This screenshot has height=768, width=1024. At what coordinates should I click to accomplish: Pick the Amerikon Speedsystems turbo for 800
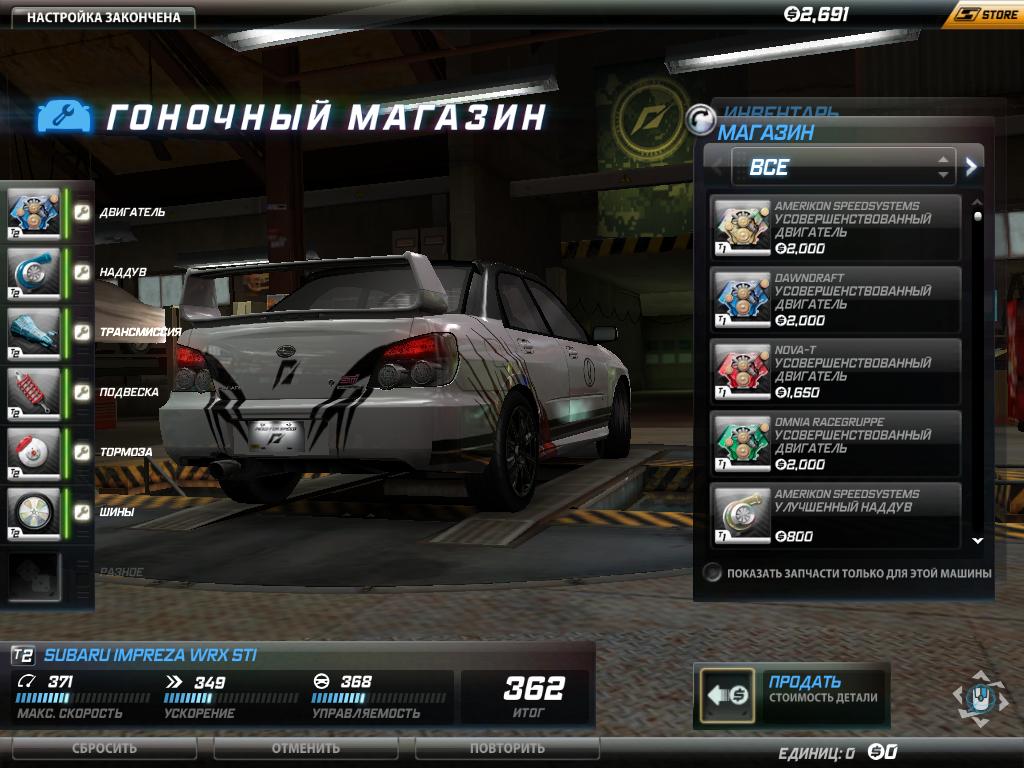click(836, 514)
